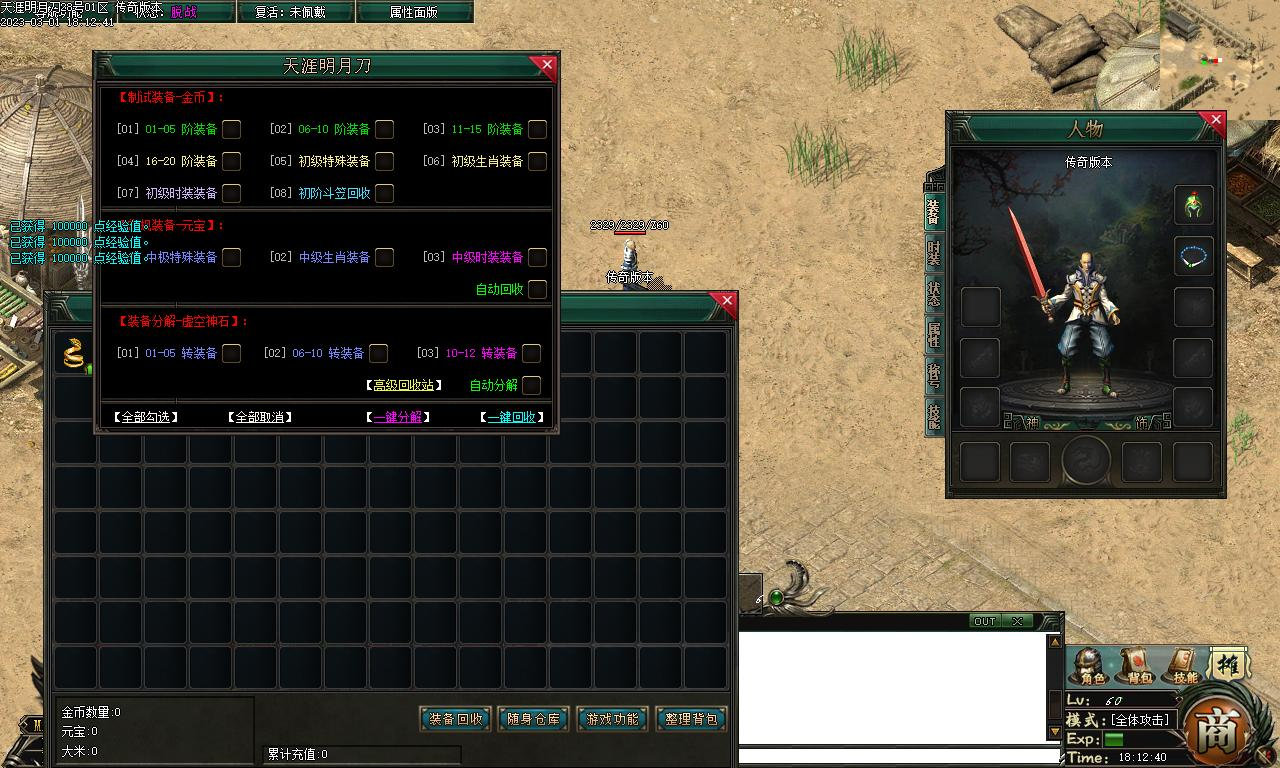Click the 装备回收 button
Screen dimensions: 1280x768
455,718
